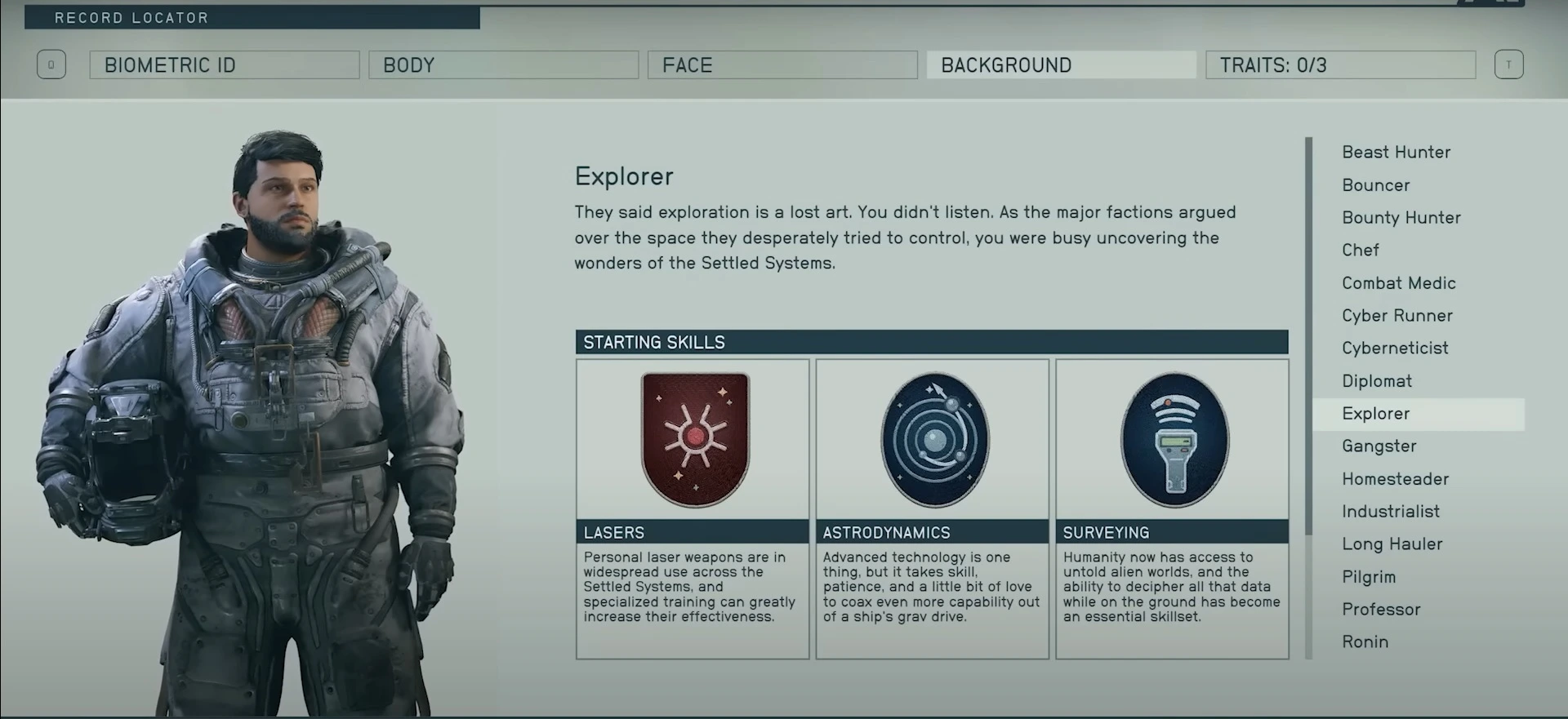Screen dimensions: 1568x719
Task: Select the Surveying scanner skill icon
Action: click(x=1172, y=439)
